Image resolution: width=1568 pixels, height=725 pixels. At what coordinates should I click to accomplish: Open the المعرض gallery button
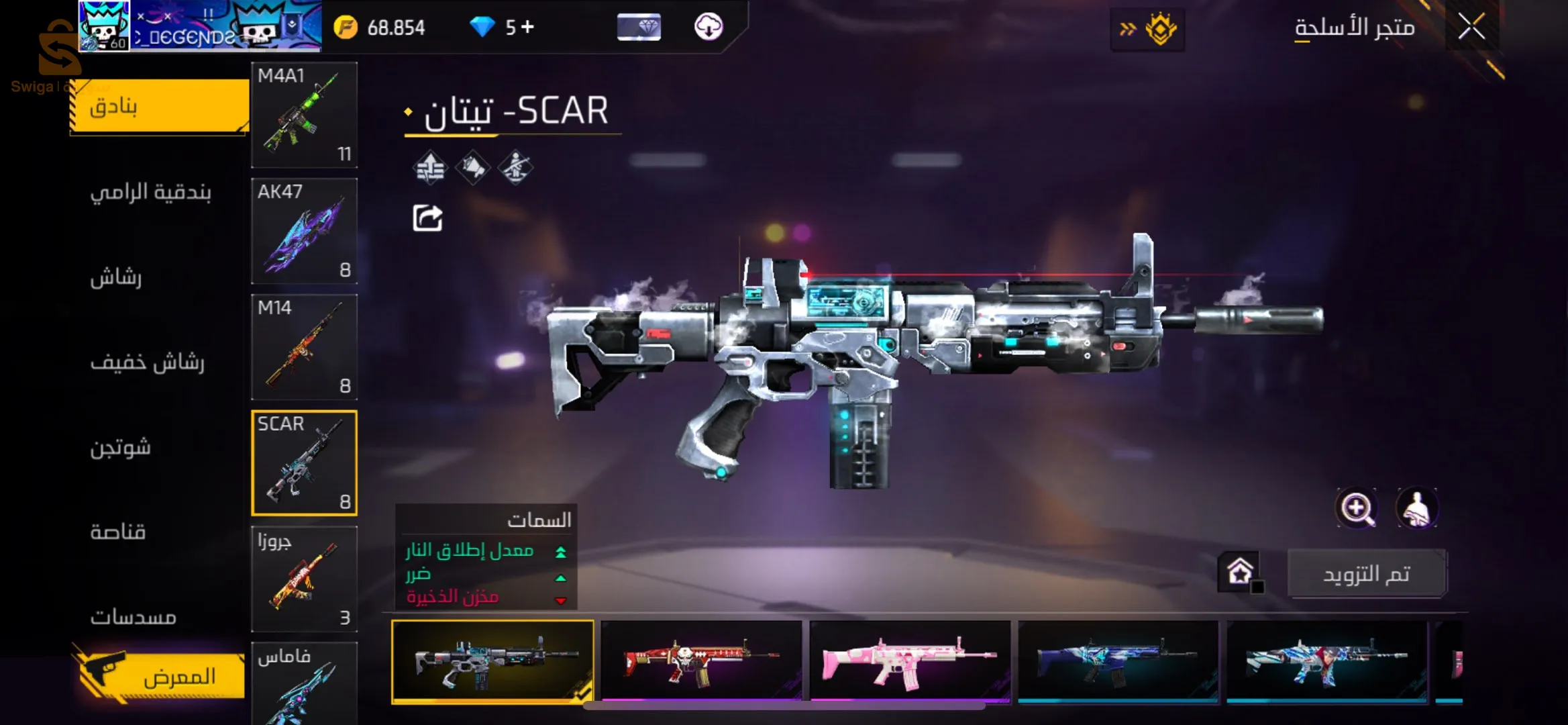pos(161,675)
